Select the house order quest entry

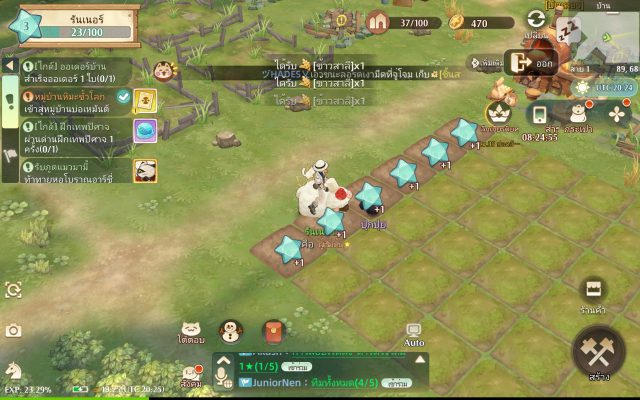pos(75,71)
